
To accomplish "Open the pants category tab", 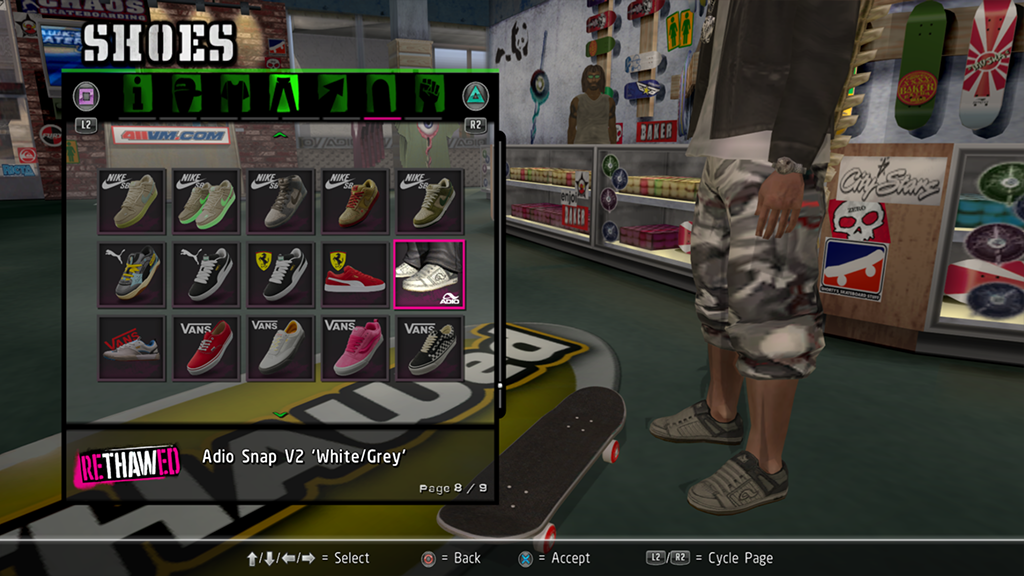I will pos(284,96).
